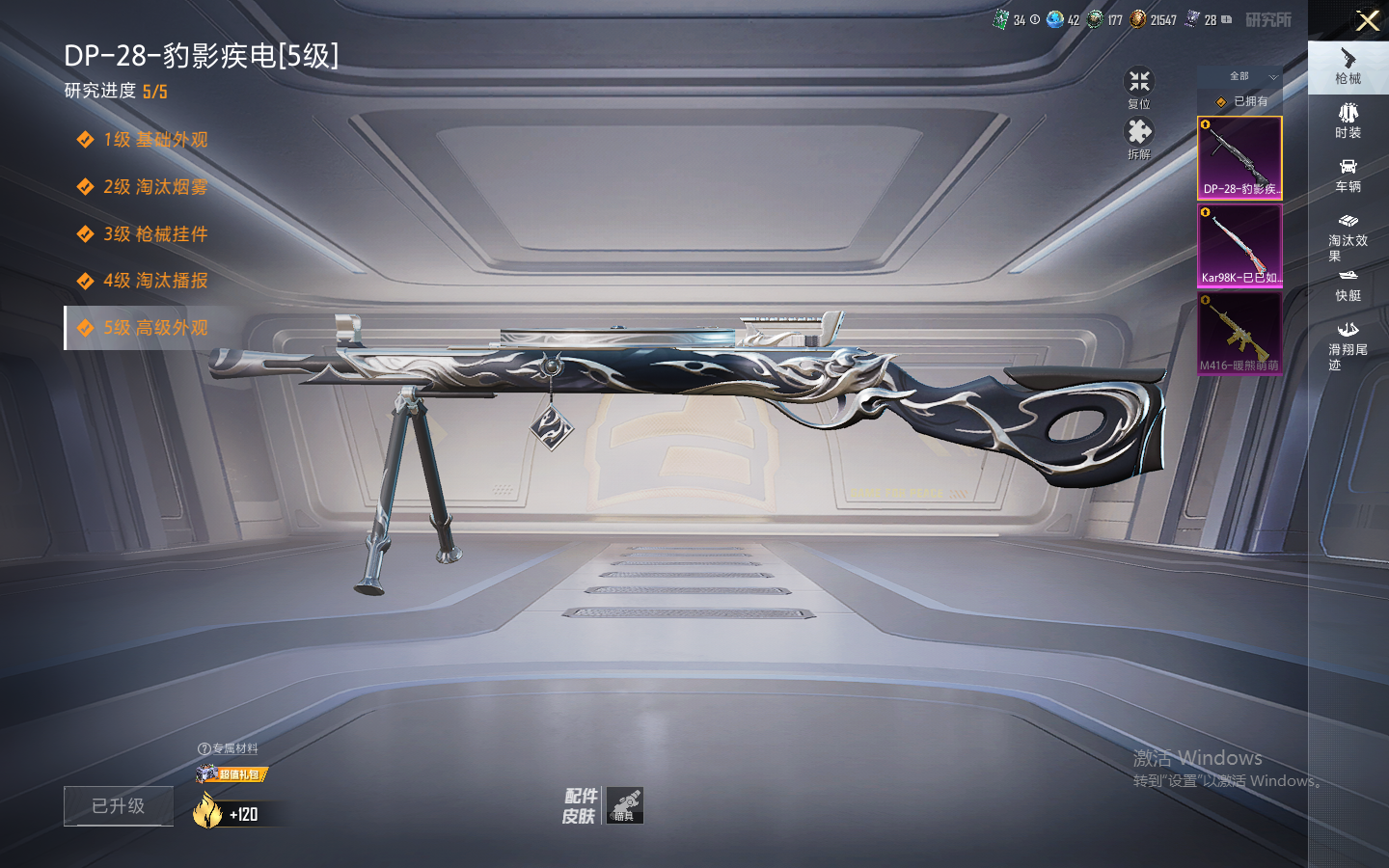Select the M416 暖熊萌萌 skin thumbnail
Screen dimensions: 1389x868
coord(1239,333)
